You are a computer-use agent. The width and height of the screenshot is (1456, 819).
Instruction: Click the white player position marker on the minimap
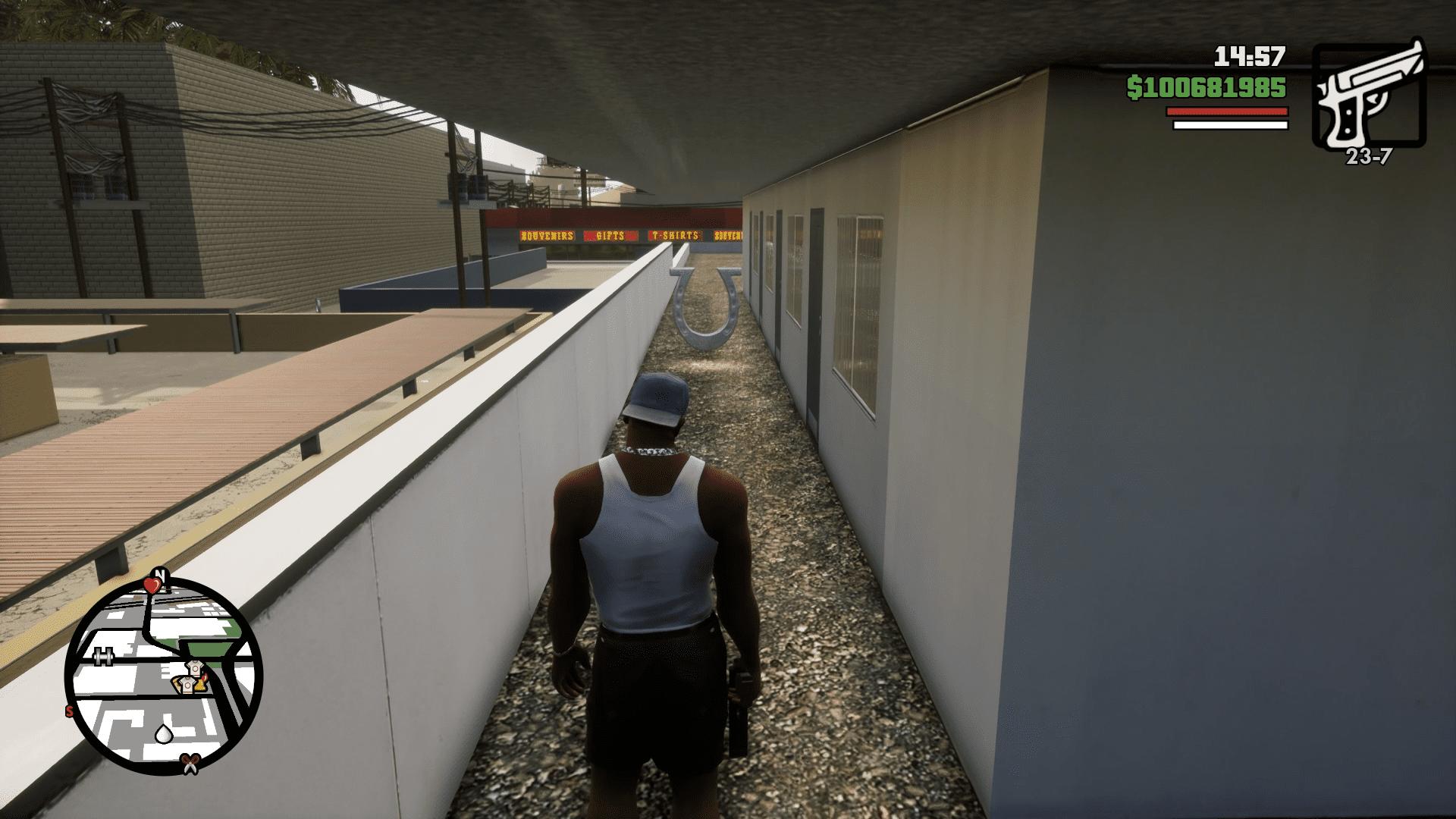[x=164, y=733]
